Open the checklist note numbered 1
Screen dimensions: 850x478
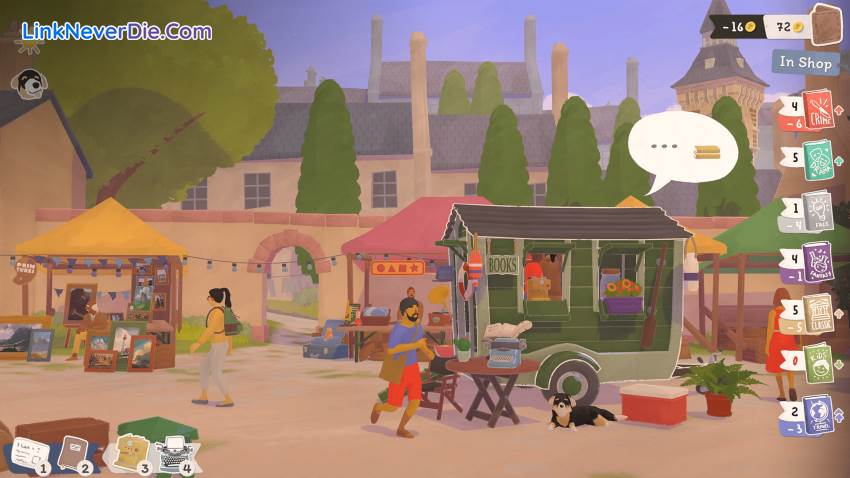pos(27,455)
